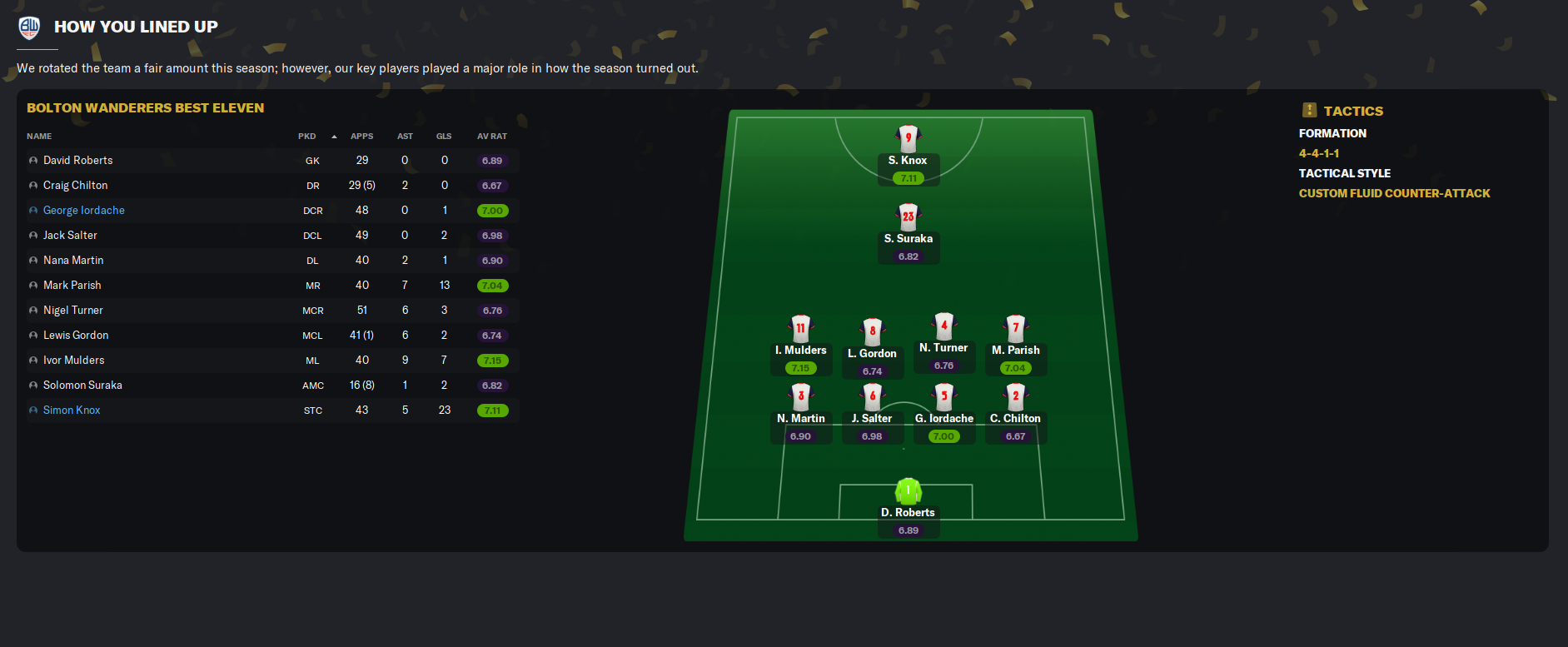Select Nana Martin from the list

[x=73, y=261]
